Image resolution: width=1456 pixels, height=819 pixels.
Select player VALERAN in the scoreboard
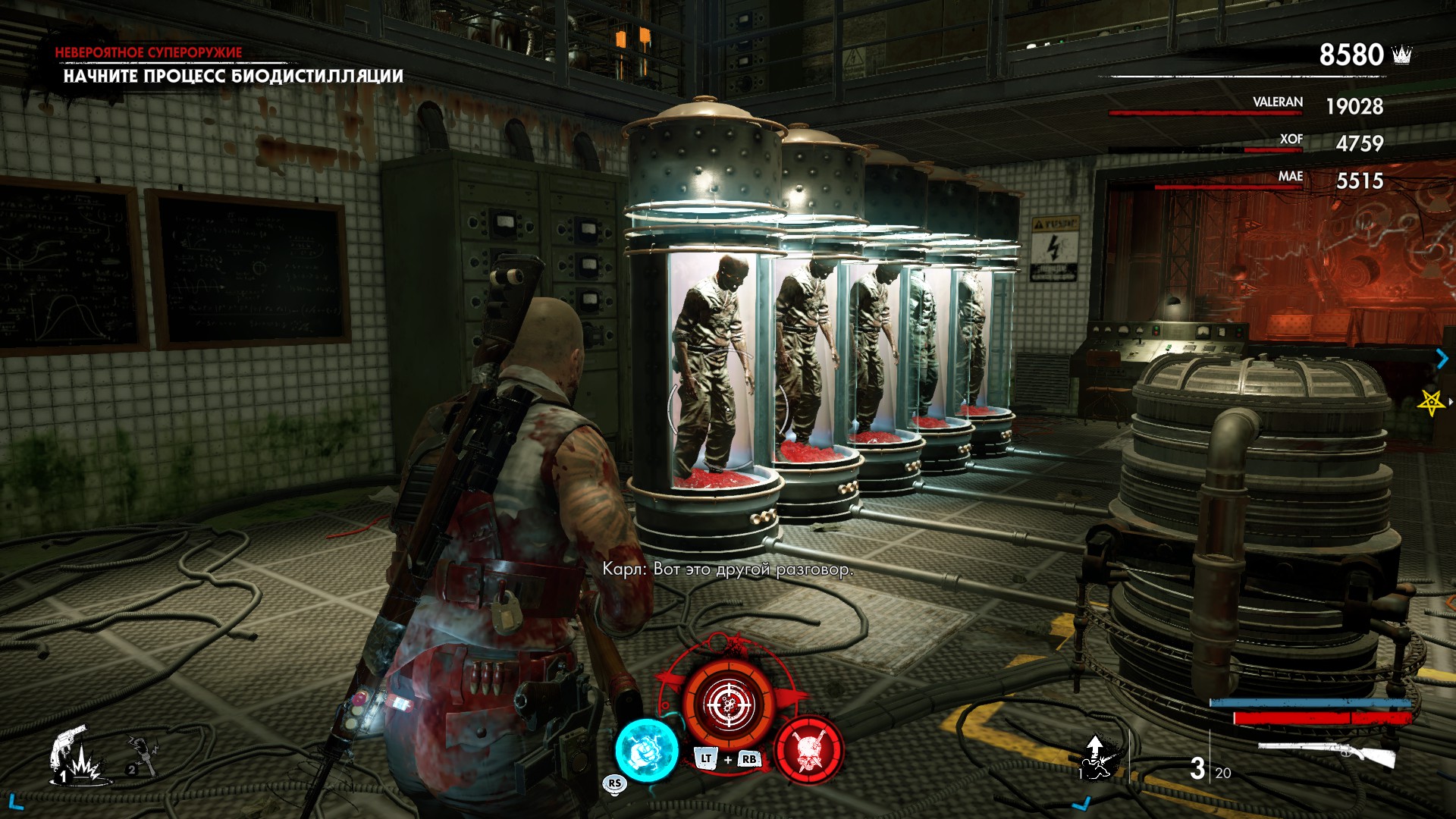[1277, 102]
